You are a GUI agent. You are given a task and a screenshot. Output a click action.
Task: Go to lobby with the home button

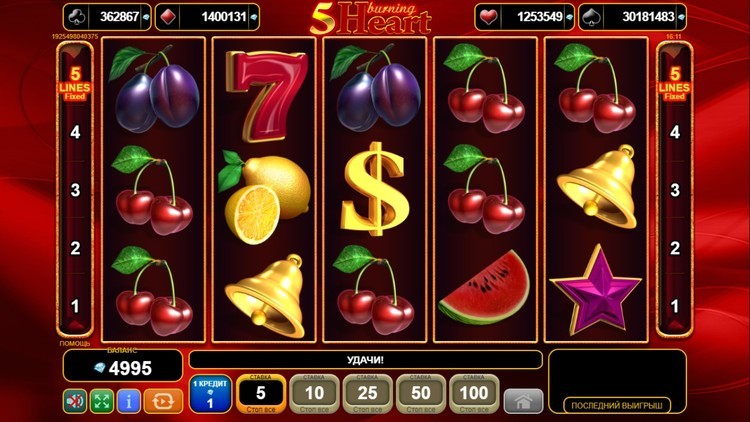pyautogui.click(x=523, y=401)
